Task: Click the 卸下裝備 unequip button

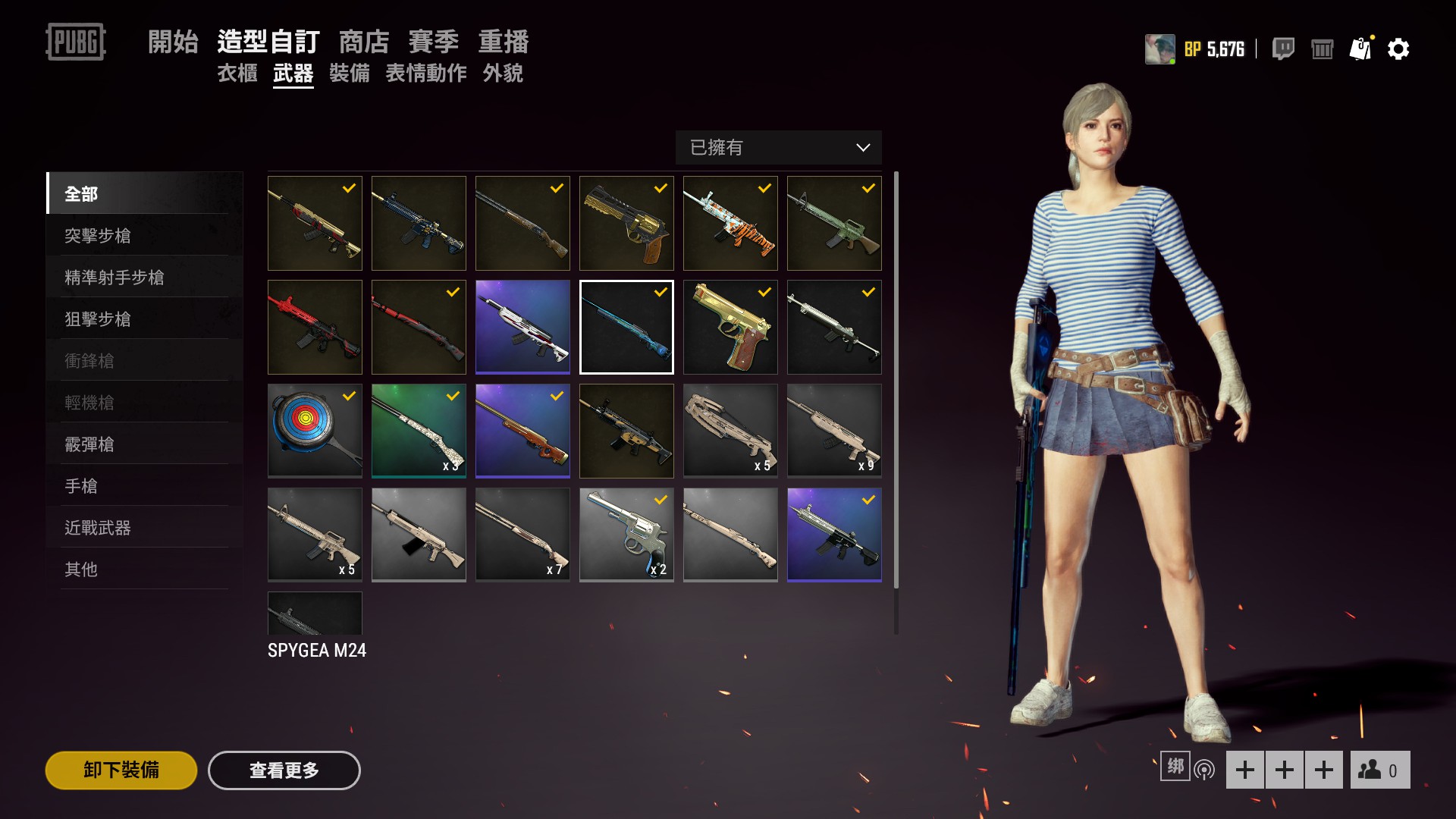Action: click(121, 770)
